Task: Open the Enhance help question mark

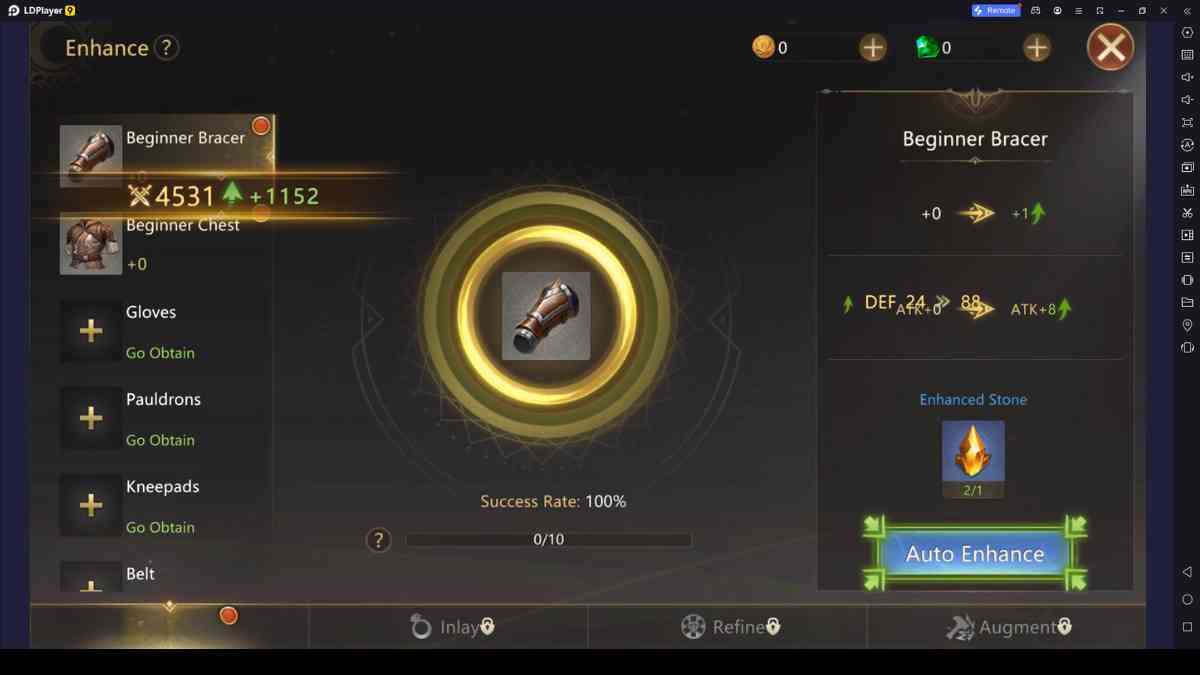Action: [167, 47]
